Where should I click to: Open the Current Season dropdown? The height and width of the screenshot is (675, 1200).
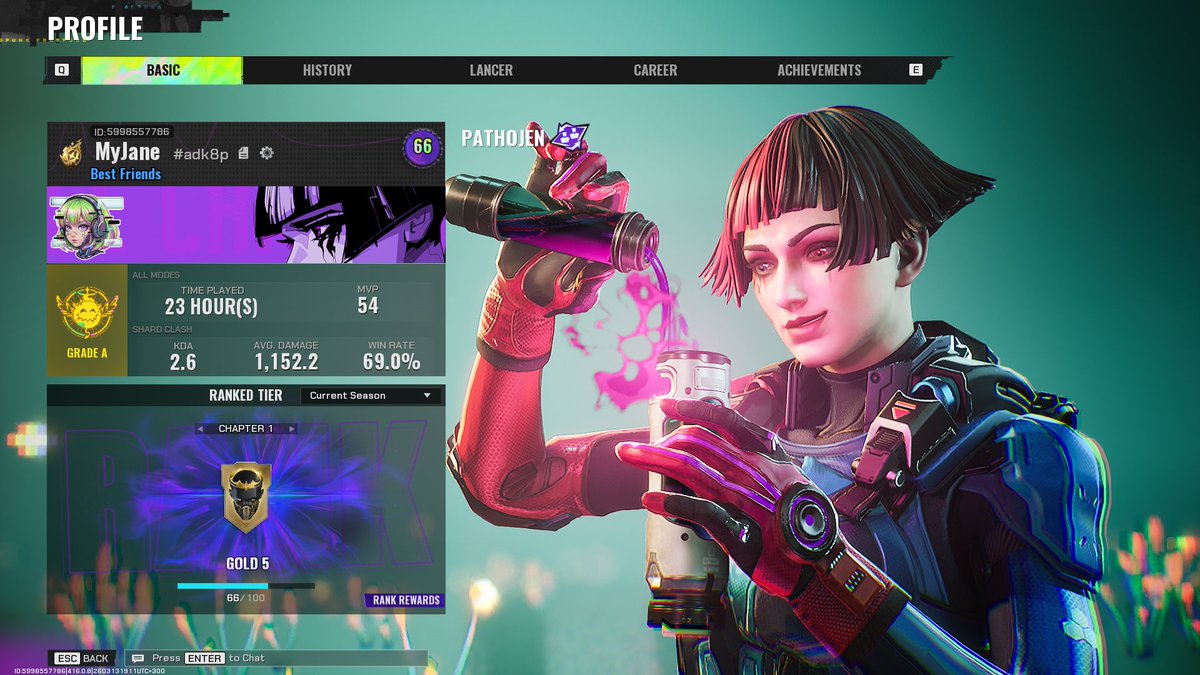coord(370,396)
